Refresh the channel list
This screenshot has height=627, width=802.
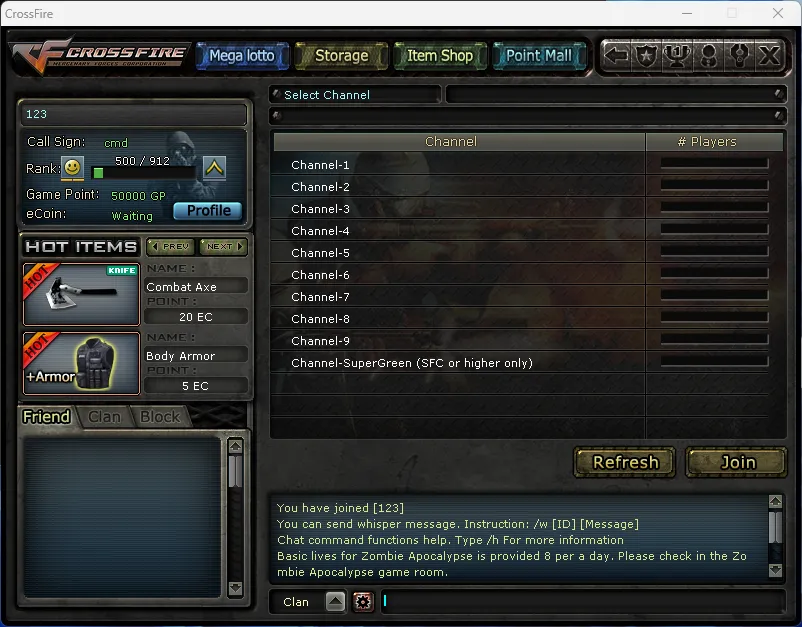pyautogui.click(x=625, y=462)
